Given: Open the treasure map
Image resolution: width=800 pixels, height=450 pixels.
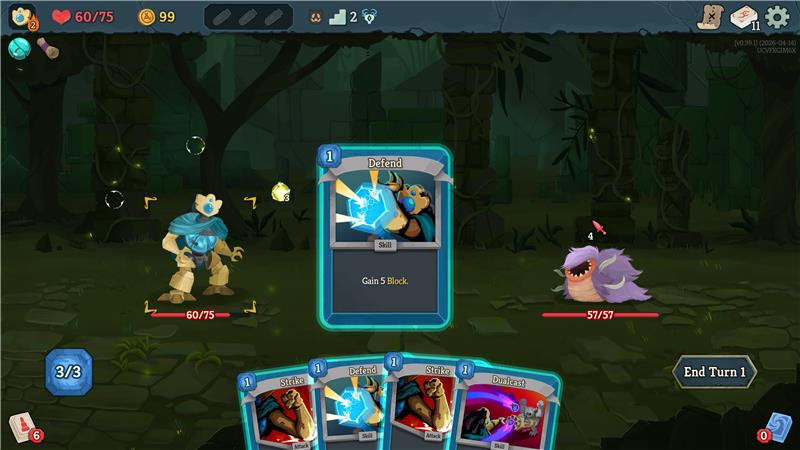Looking at the screenshot, I should (x=710, y=17).
